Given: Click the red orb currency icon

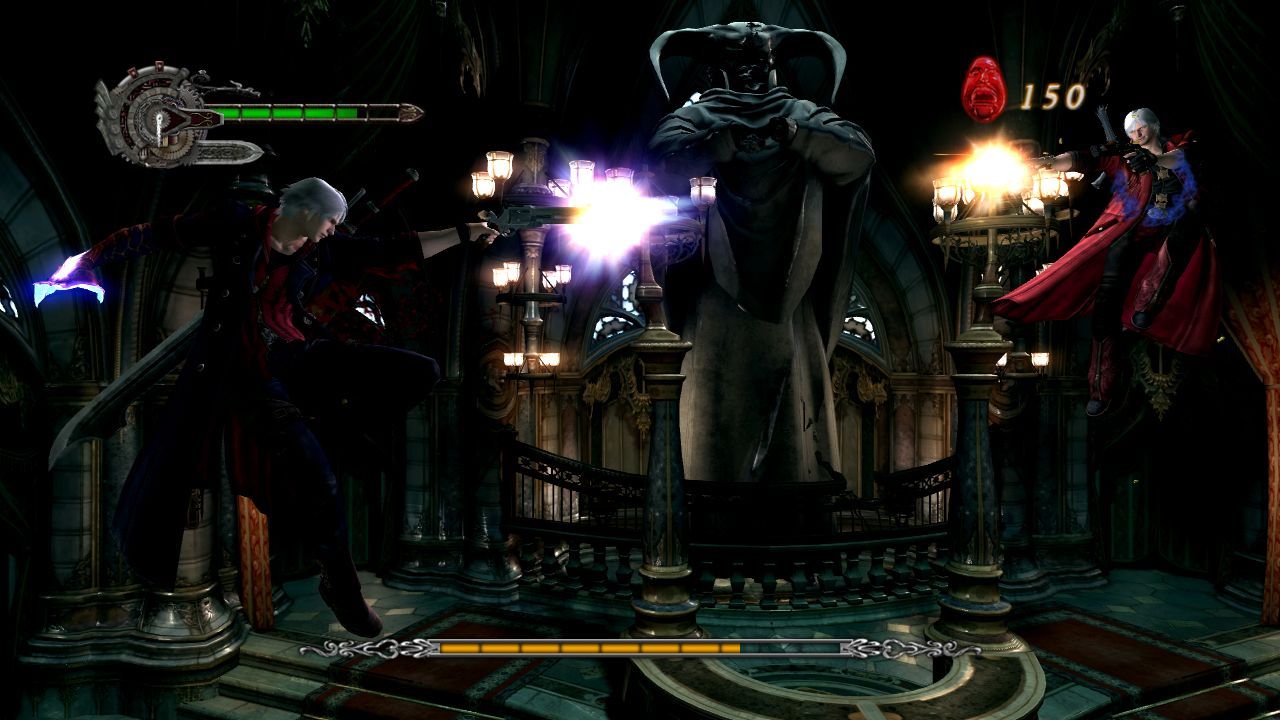Looking at the screenshot, I should [984, 90].
